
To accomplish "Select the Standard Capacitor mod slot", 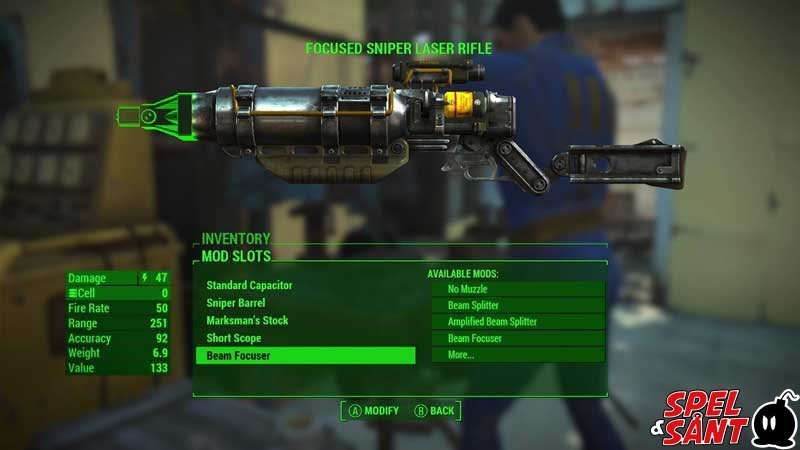I will pos(250,285).
